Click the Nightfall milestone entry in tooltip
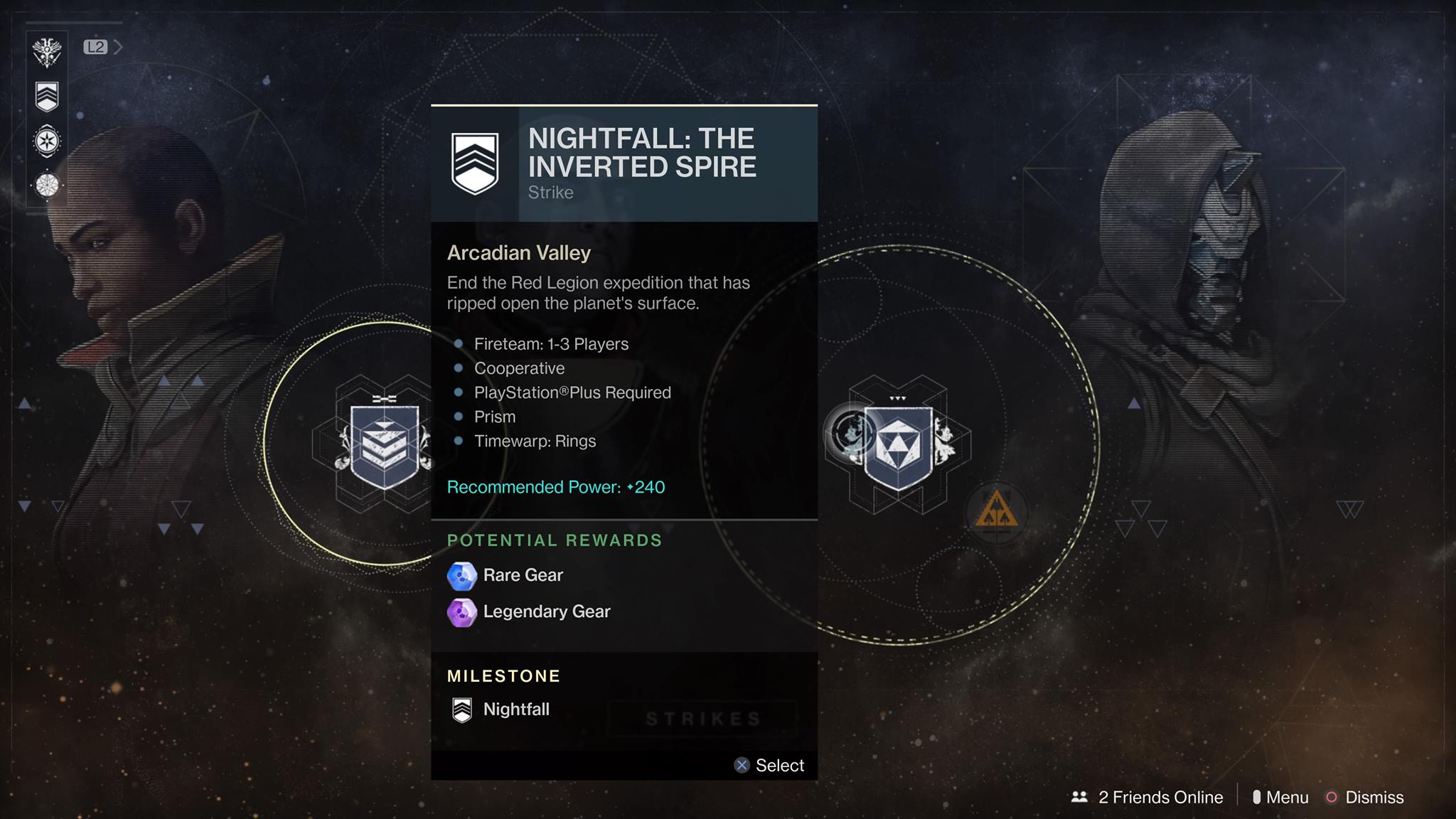The height and width of the screenshot is (819, 1456). [515, 709]
